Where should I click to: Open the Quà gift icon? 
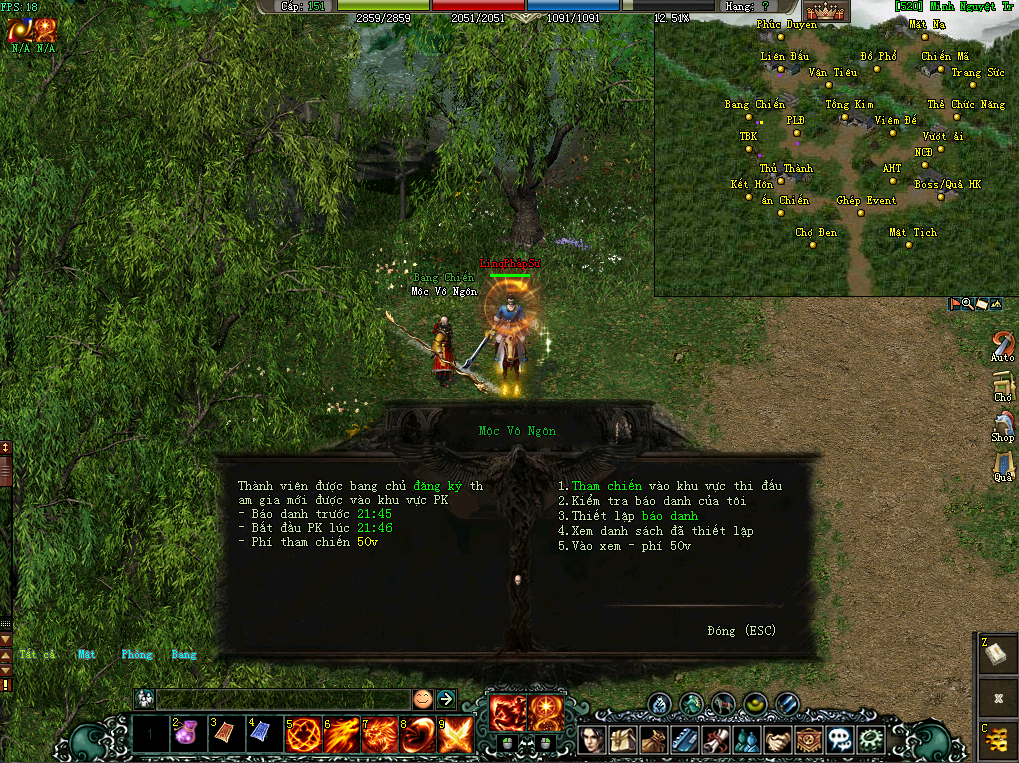pyautogui.click(x=1002, y=466)
